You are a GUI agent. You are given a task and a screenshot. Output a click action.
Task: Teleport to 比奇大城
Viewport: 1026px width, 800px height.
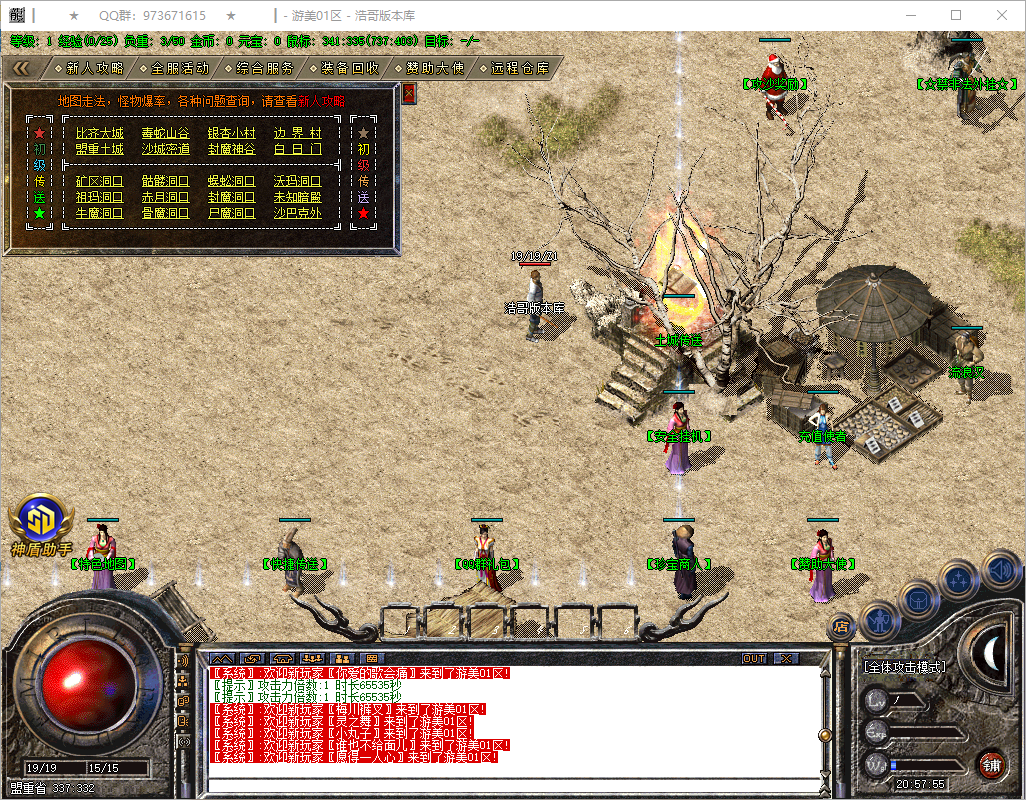click(x=100, y=133)
